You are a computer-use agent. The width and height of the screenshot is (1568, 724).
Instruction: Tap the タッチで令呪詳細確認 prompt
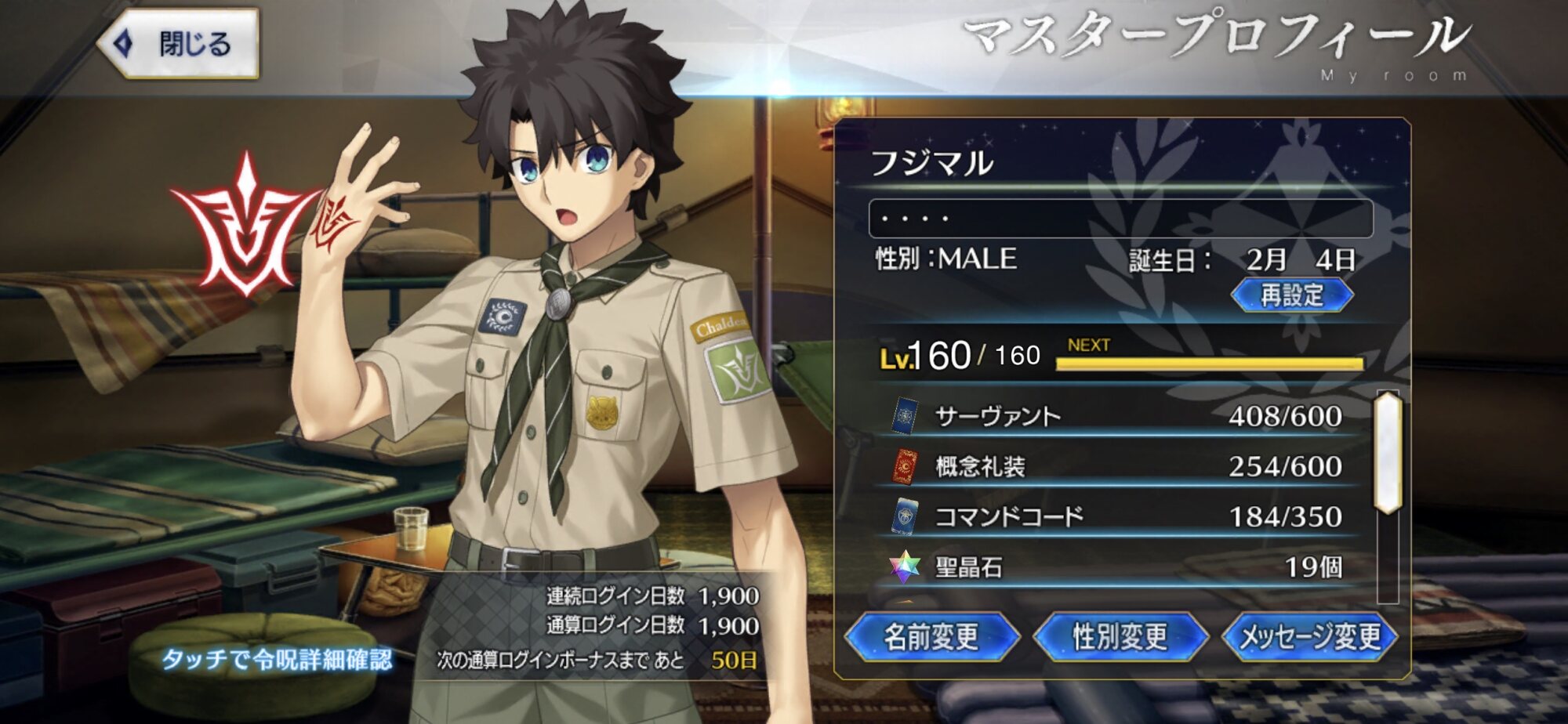coord(276,659)
